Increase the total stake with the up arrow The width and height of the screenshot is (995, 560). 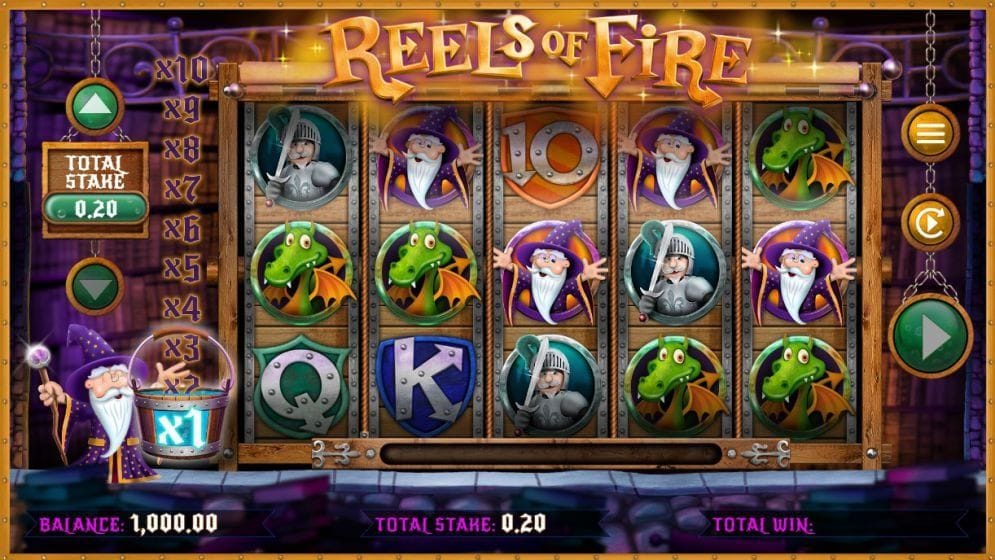pyautogui.click(x=95, y=105)
